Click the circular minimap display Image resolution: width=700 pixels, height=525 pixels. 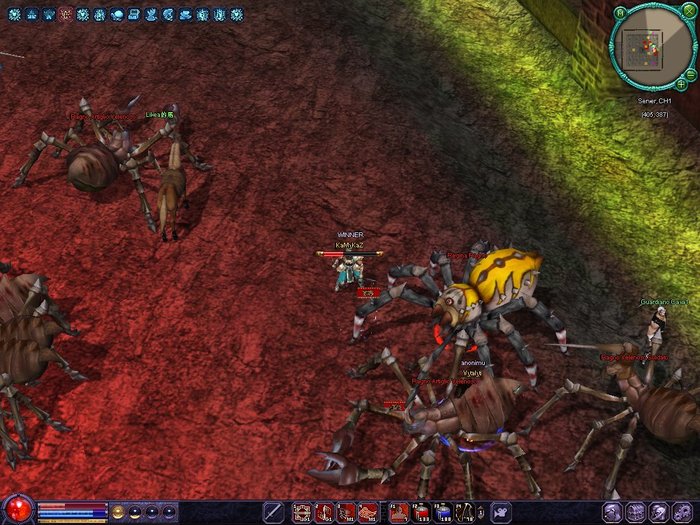pyautogui.click(x=650, y=47)
